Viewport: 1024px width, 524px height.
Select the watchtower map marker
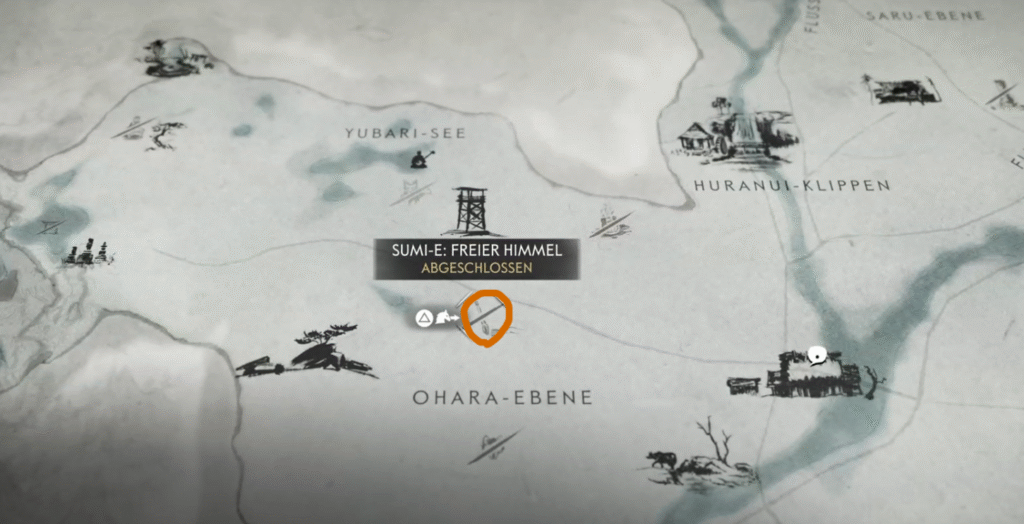[470, 210]
